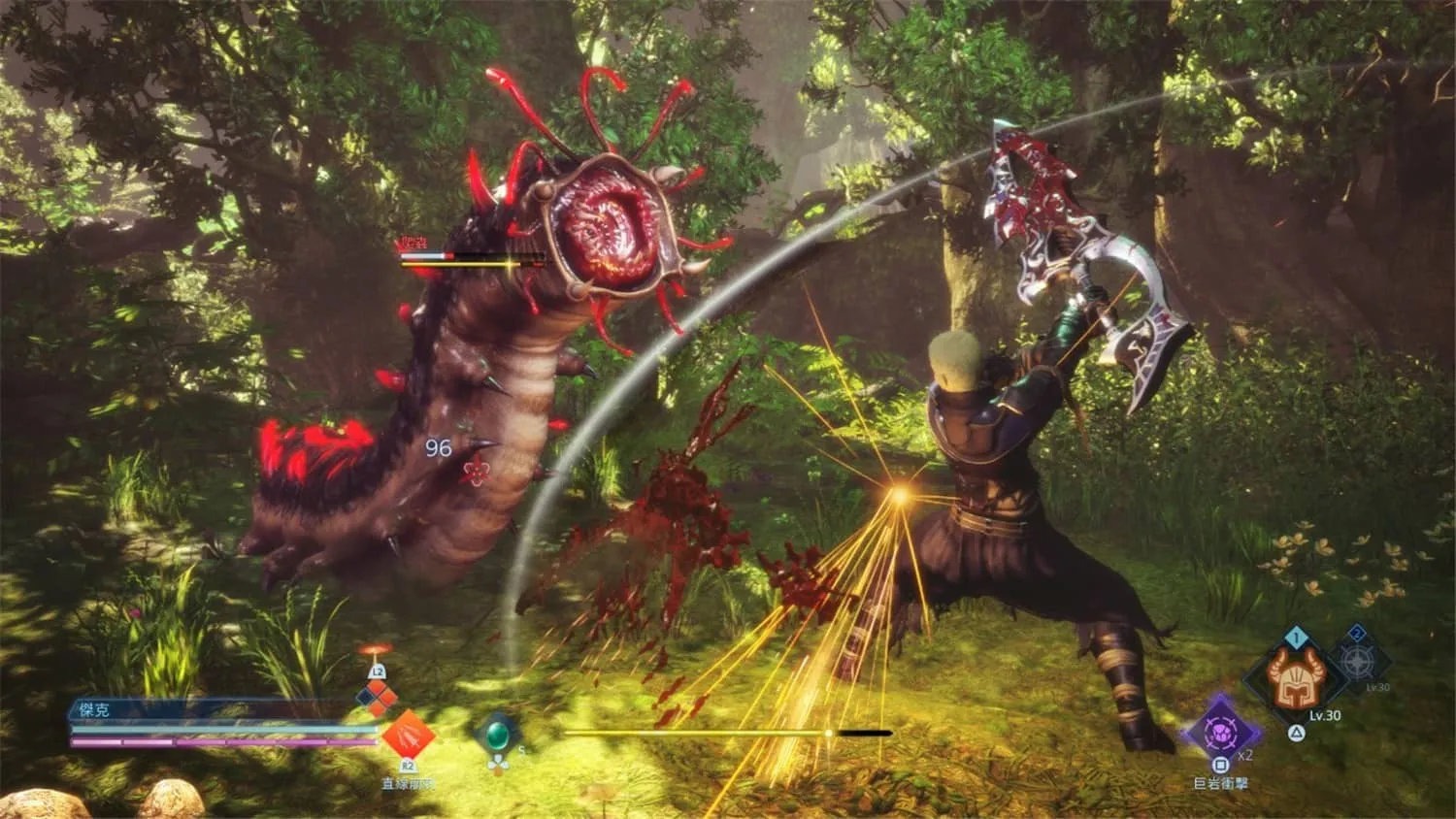Screen dimensions: 1456x819
Task: Click the floating 96 damage number
Action: click(x=439, y=447)
